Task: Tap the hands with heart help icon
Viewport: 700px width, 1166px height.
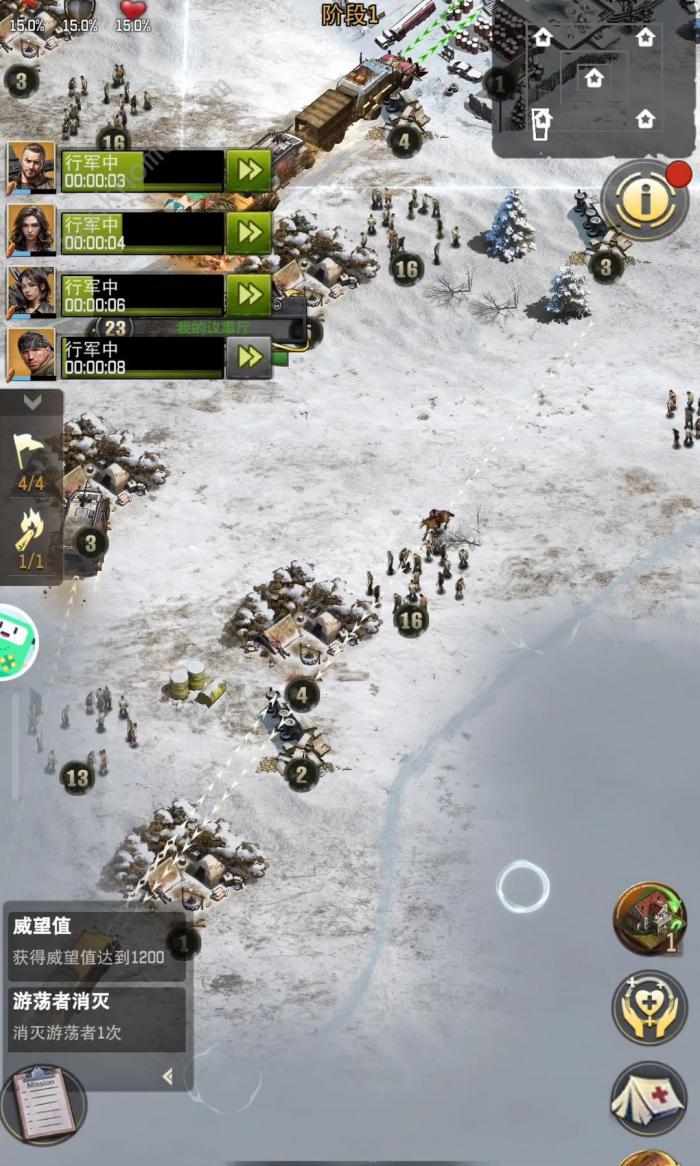Action: (x=649, y=1008)
